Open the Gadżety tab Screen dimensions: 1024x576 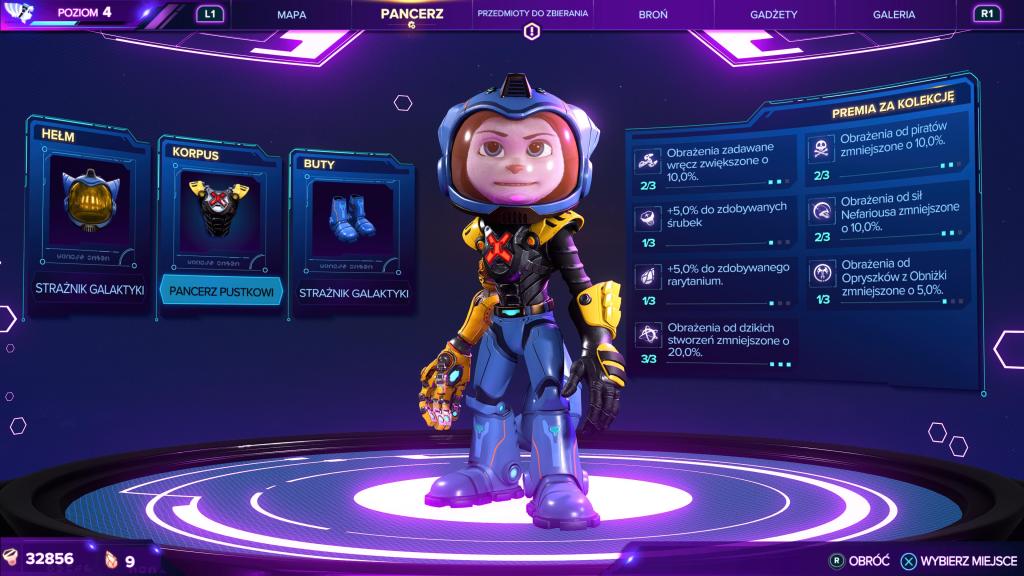[773, 15]
